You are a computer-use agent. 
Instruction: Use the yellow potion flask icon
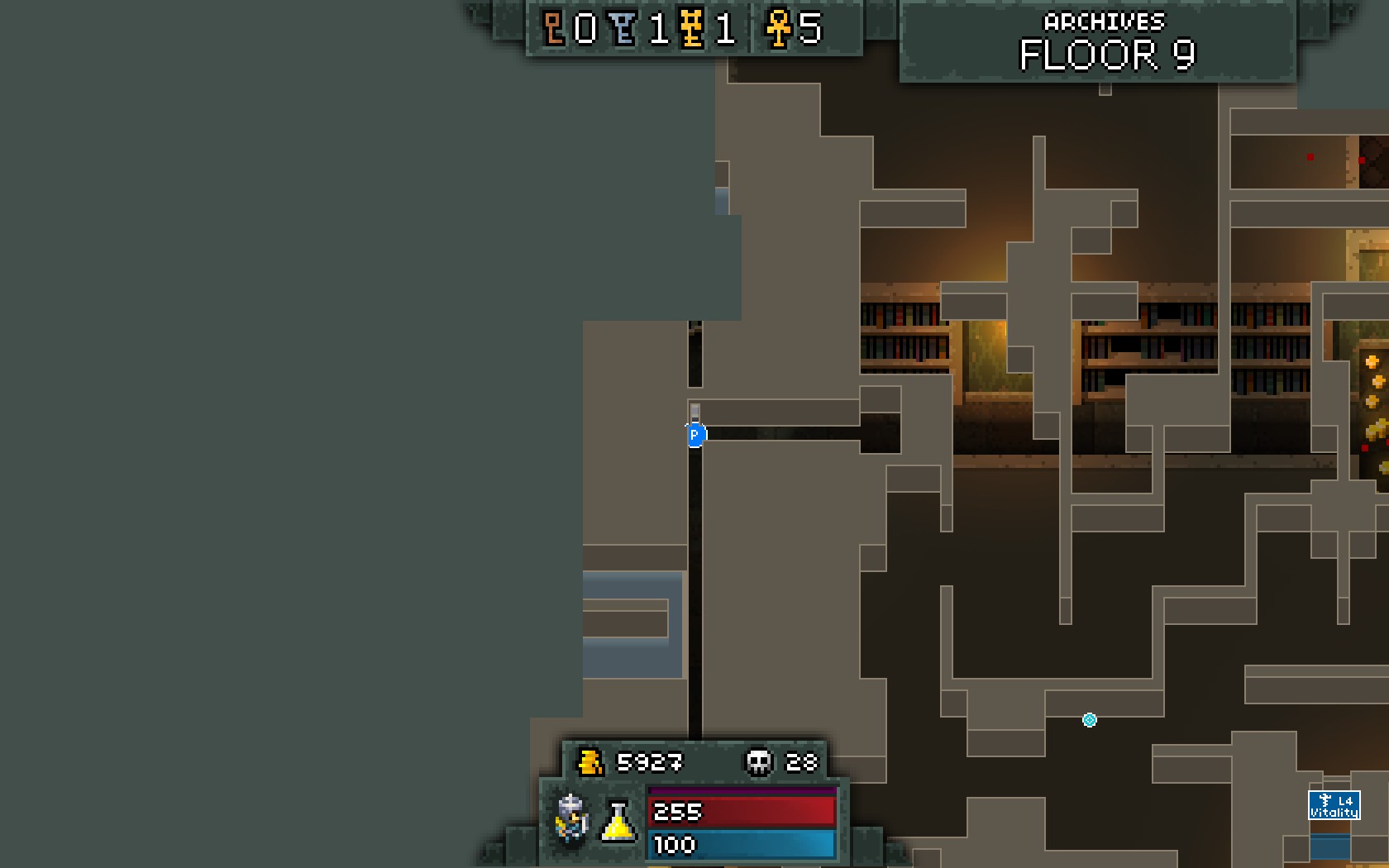point(618,821)
